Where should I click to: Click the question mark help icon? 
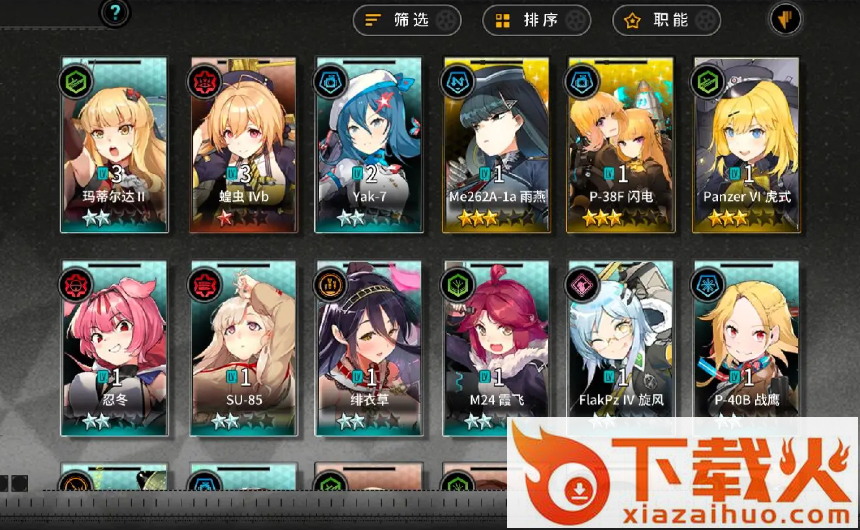click(116, 13)
